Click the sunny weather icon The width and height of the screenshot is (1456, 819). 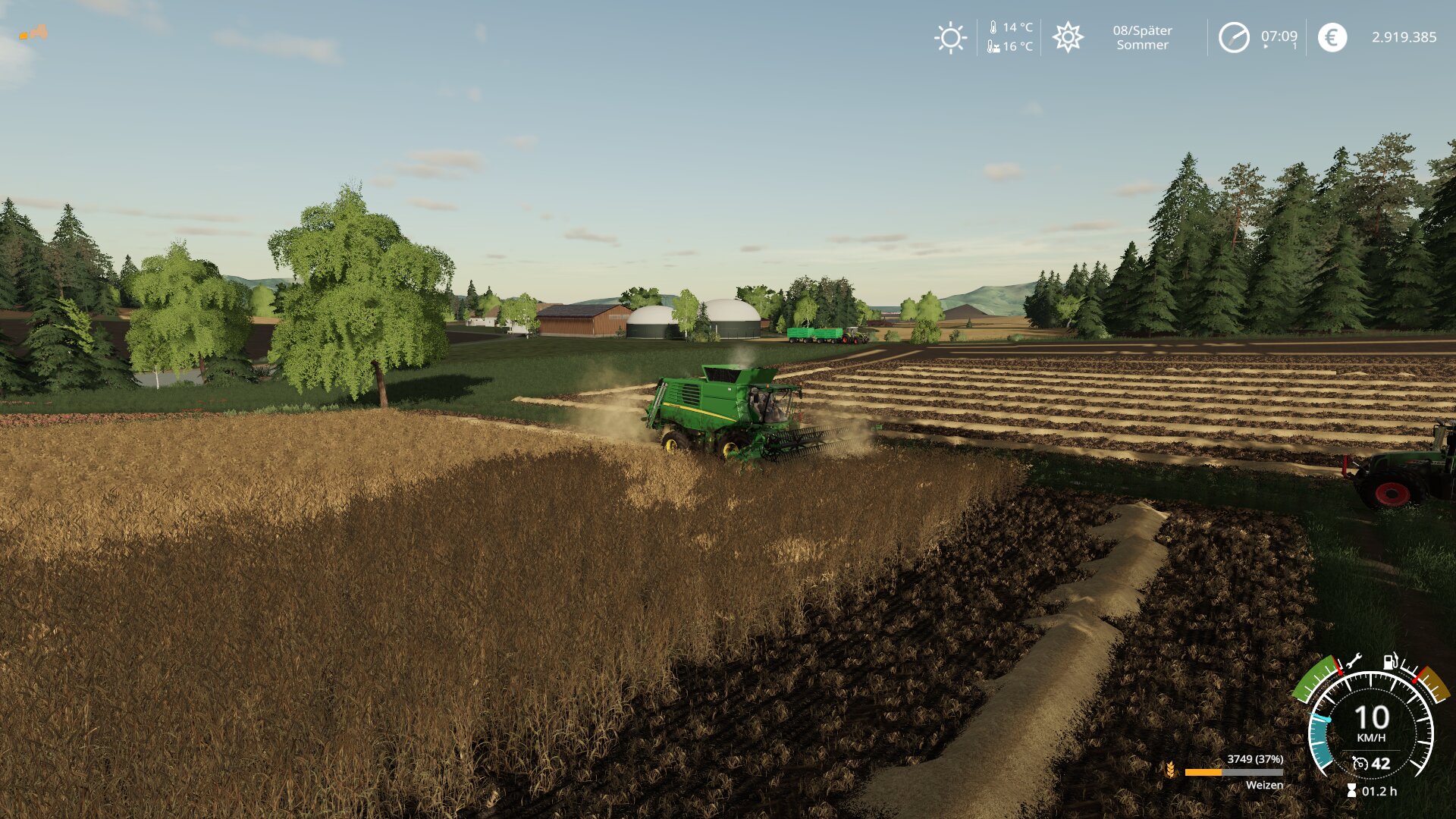tap(950, 37)
